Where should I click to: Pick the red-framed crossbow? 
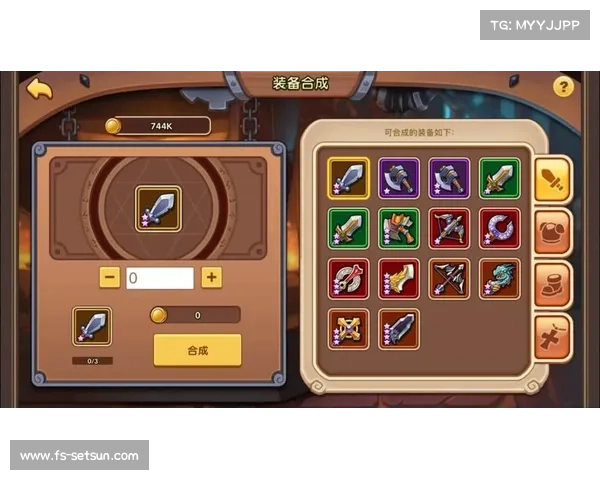point(449,228)
